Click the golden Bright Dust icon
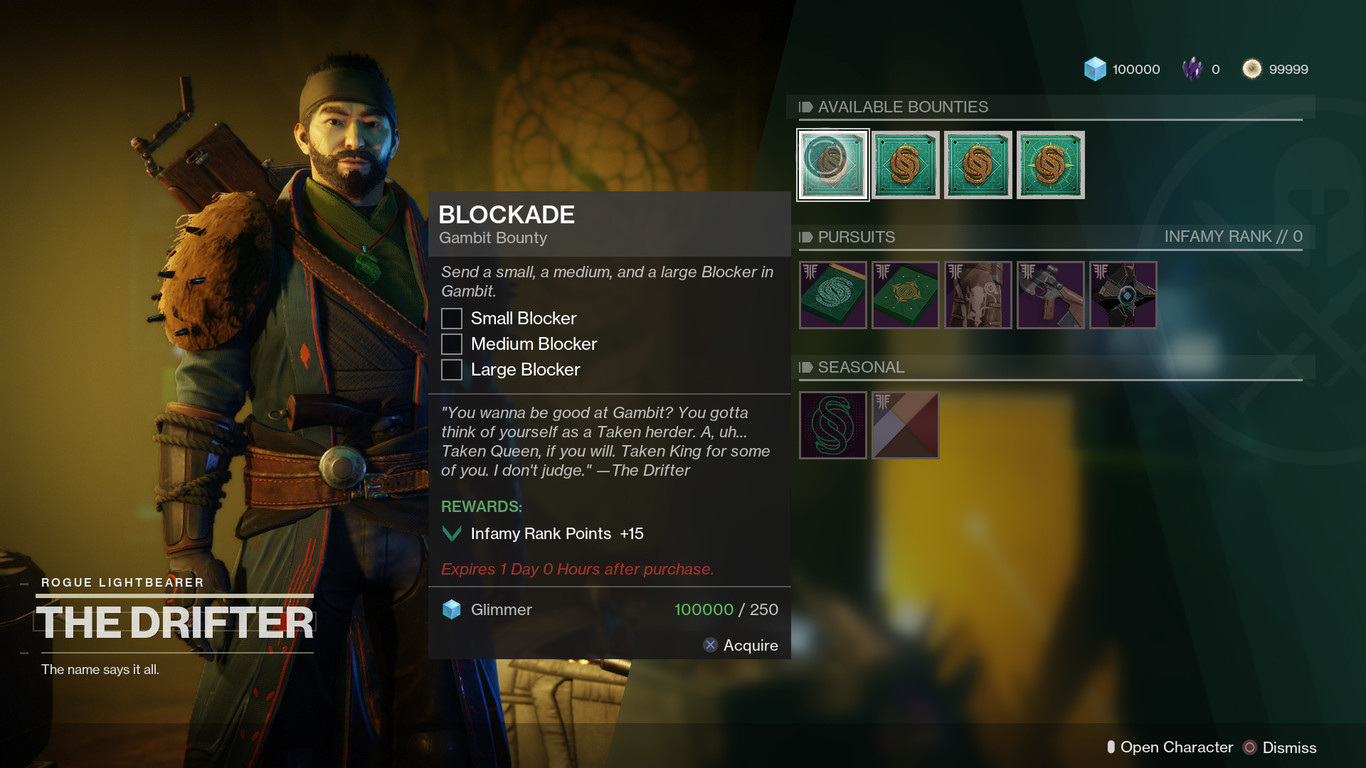 coord(1253,69)
